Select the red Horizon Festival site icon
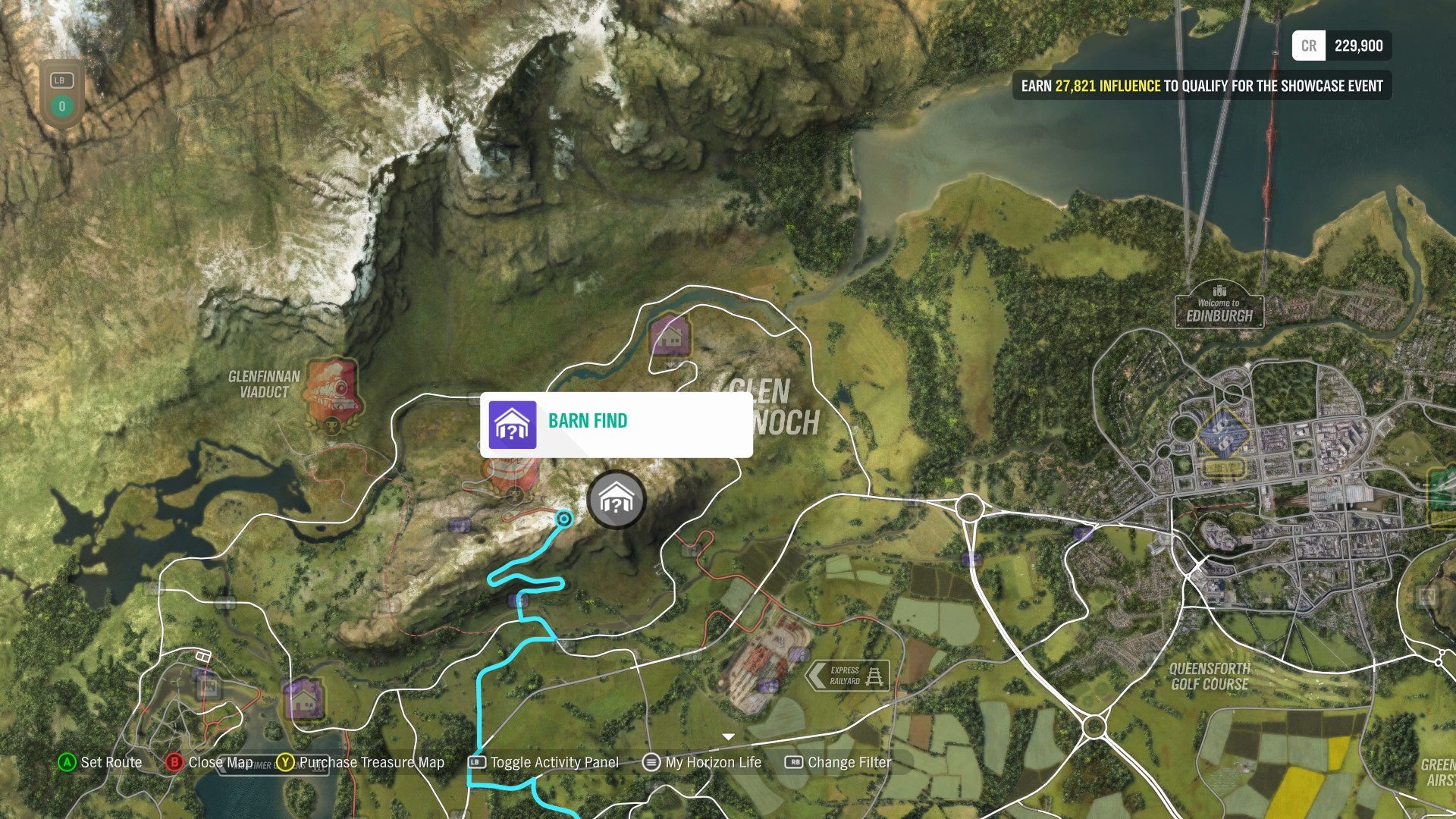Image resolution: width=1456 pixels, height=819 pixels. coord(510,474)
